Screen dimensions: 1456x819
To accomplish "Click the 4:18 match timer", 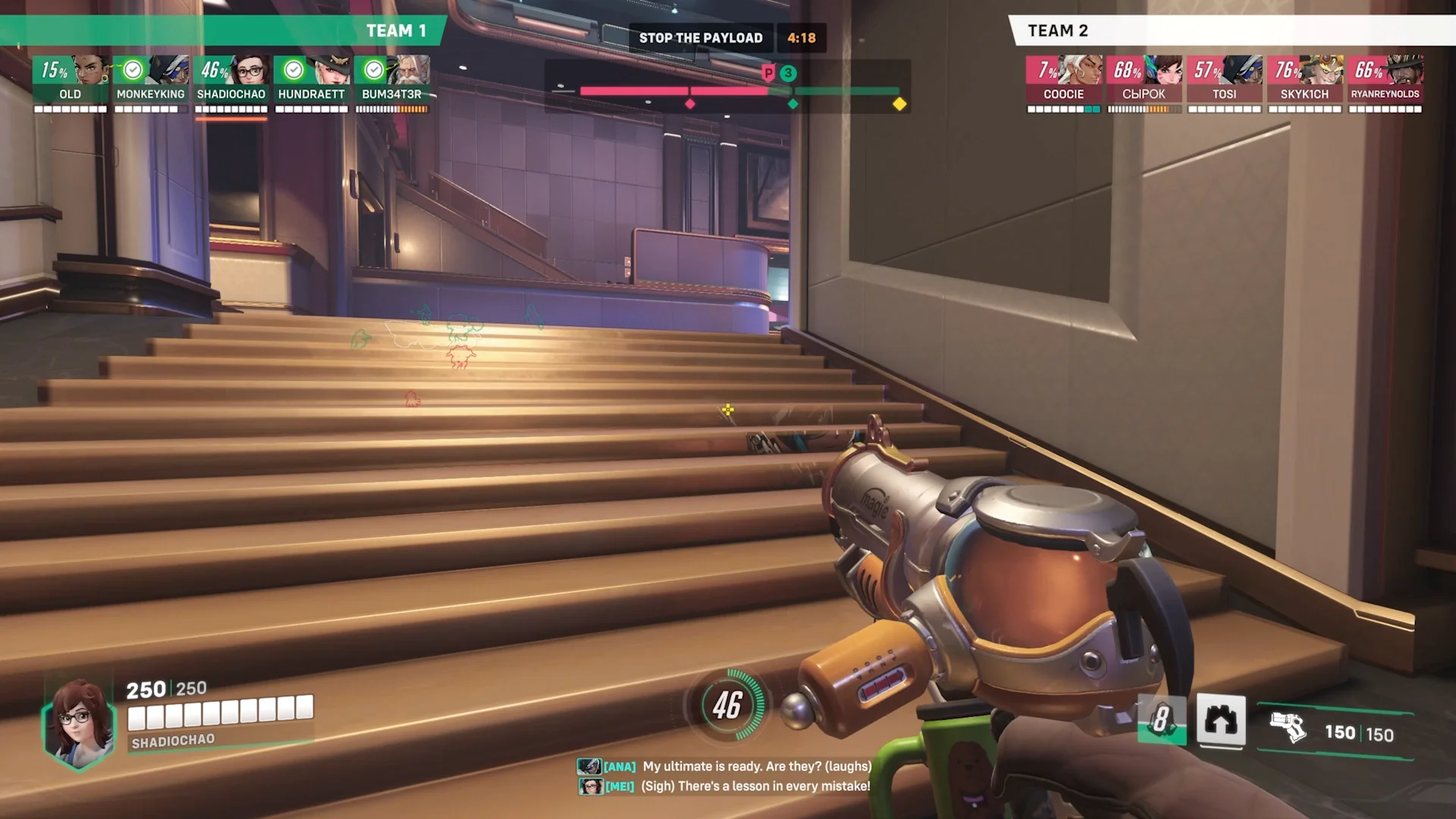I will (802, 37).
